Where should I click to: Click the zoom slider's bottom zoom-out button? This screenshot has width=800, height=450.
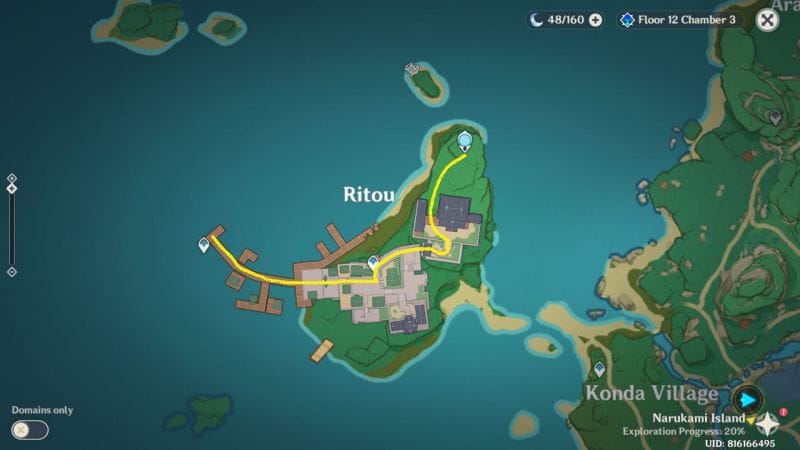(11, 271)
